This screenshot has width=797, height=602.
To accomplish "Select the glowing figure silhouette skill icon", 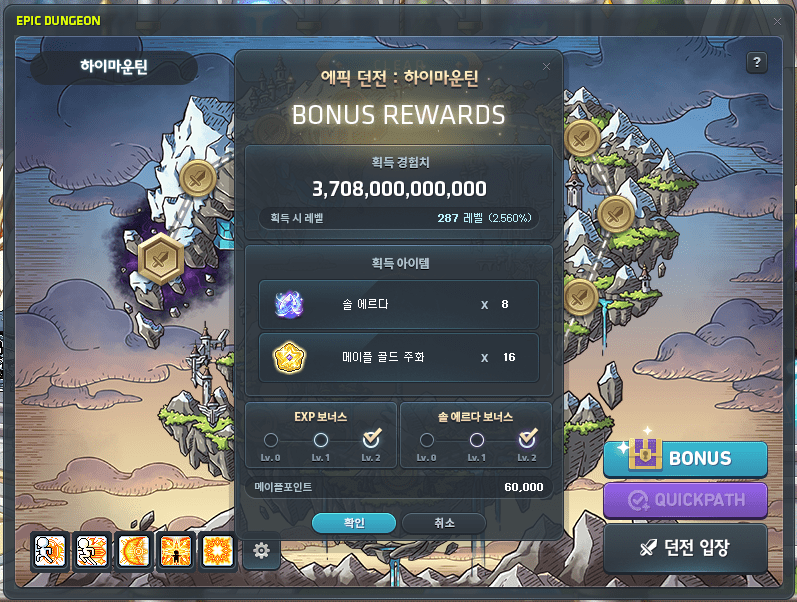I will (175, 550).
